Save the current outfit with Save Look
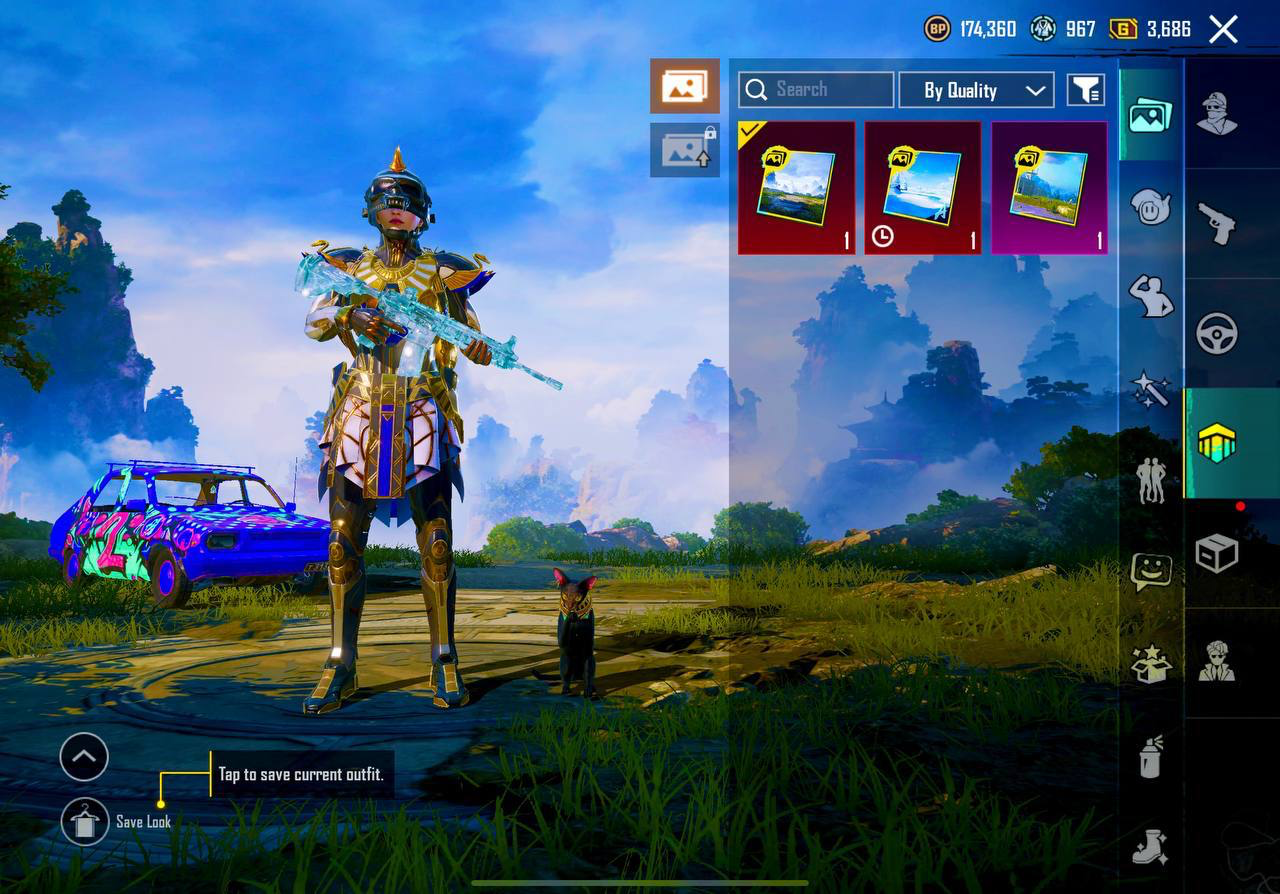This screenshot has width=1280, height=894. [85, 822]
